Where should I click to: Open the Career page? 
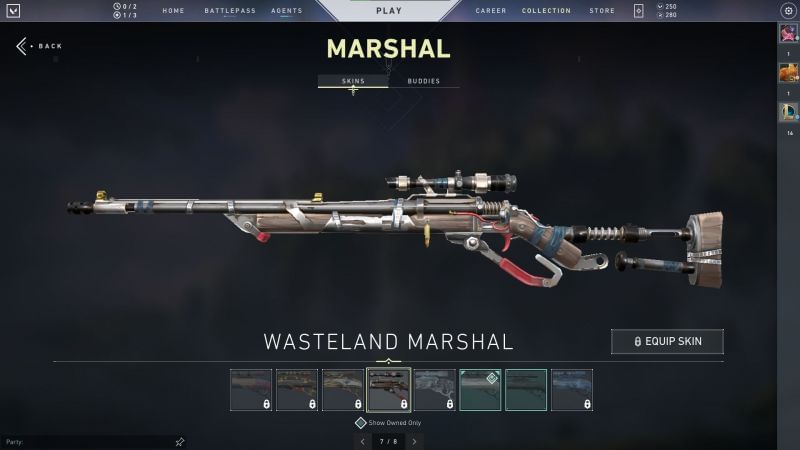pyautogui.click(x=491, y=11)
